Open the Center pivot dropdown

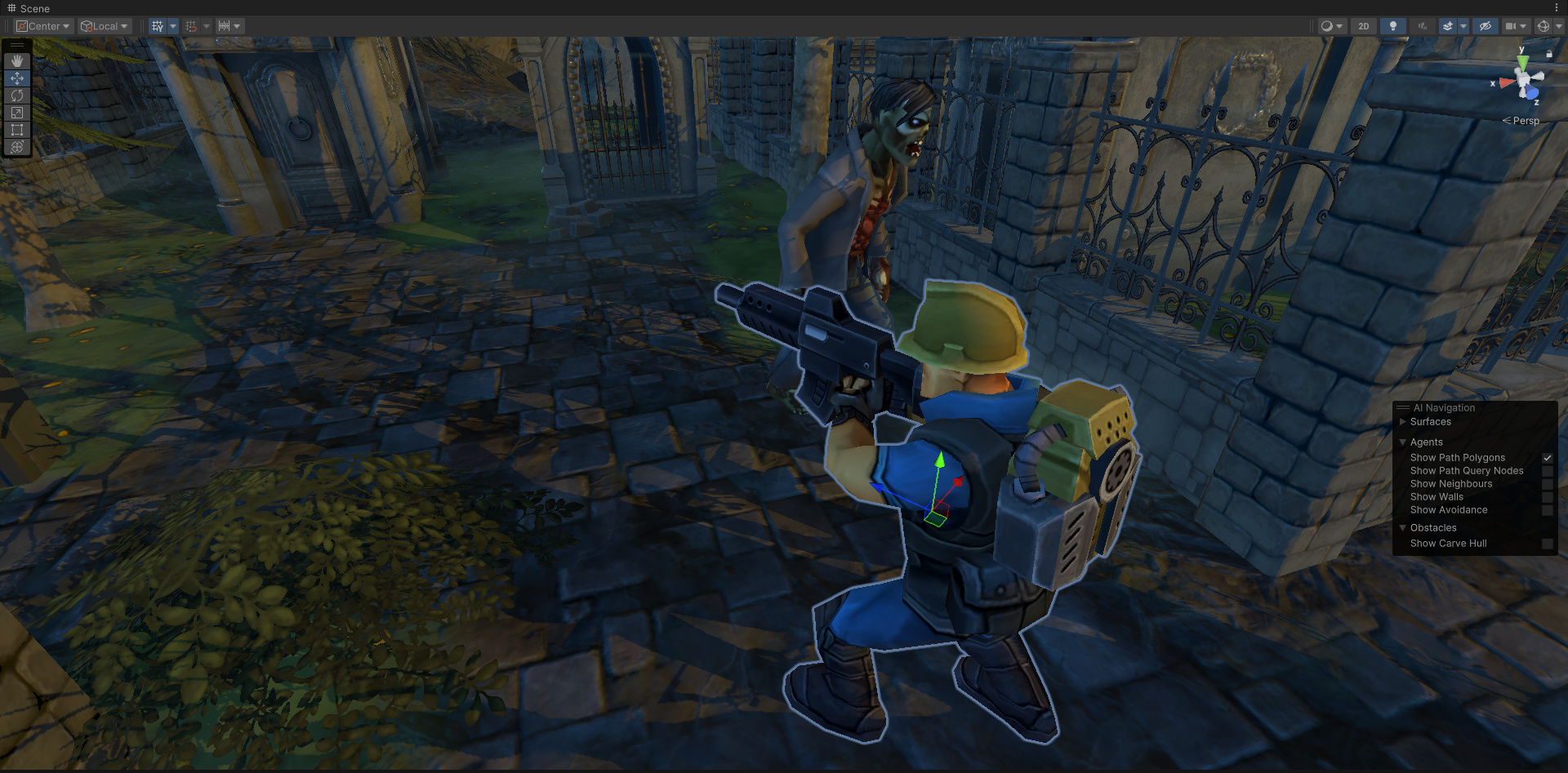coord(43,26)
